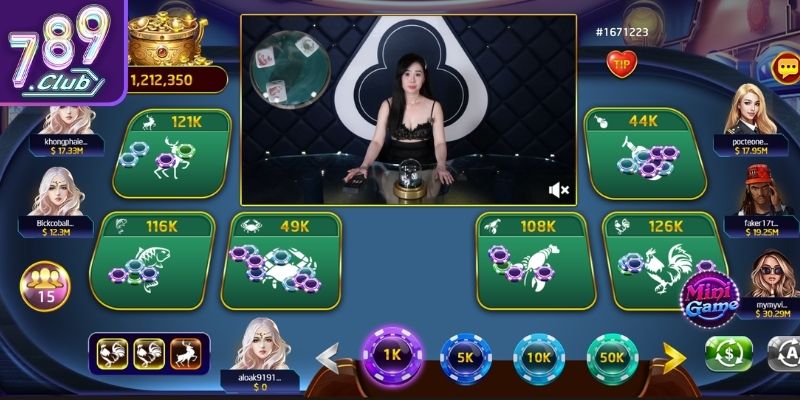Open the player list showing 15 players
Image resolution: width=800 pixels, height=400 pixels.
pos(45,283)
